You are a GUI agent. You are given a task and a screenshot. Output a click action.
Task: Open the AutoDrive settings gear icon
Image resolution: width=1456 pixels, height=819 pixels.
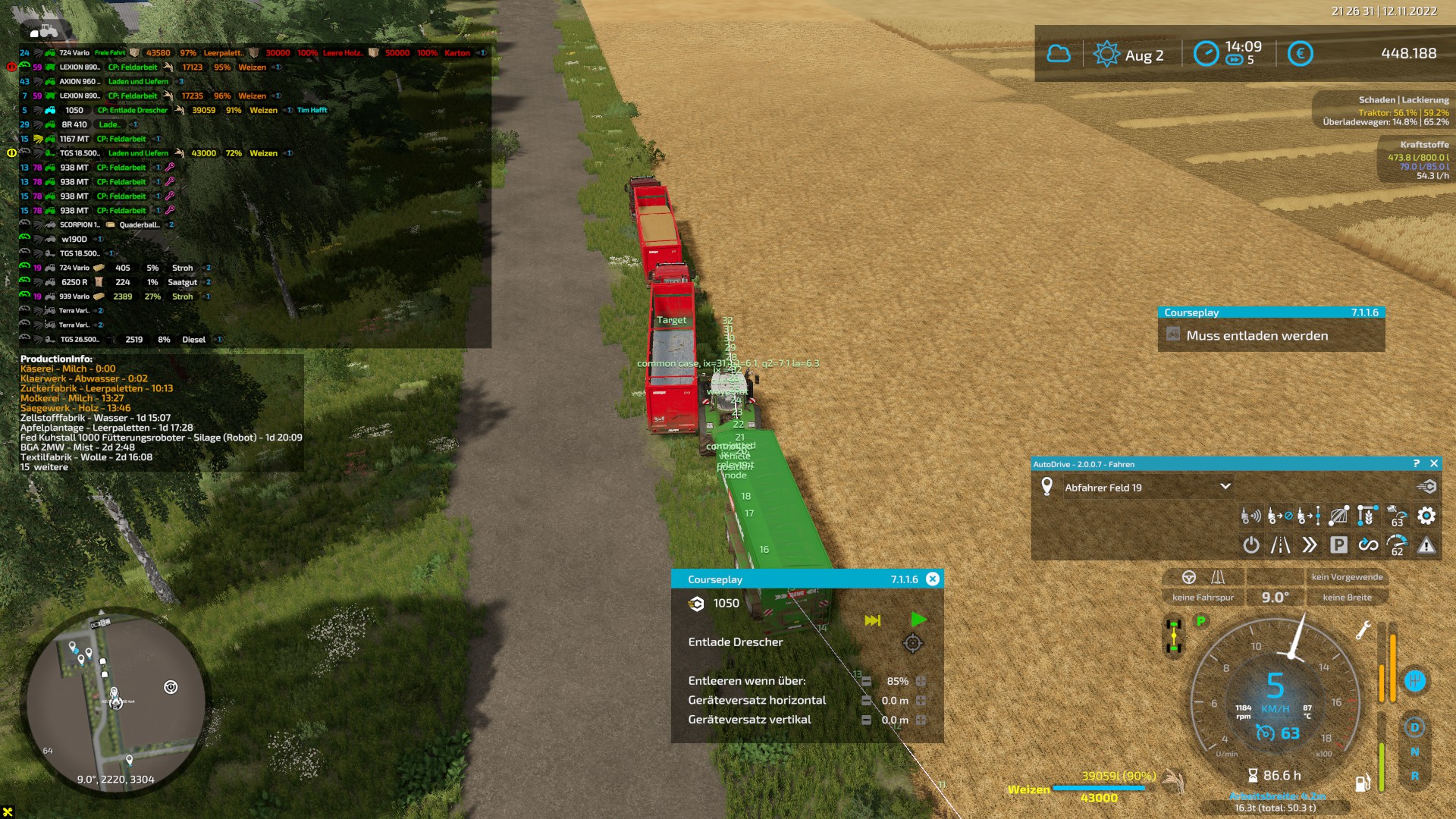click(x=1427, y=516)
